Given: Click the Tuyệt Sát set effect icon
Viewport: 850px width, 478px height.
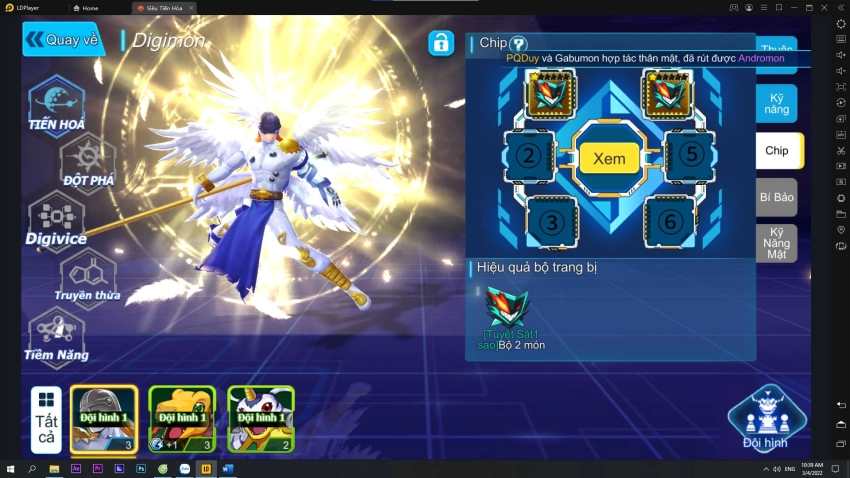Looking at the screenshot, I should click(x=508, y=307).
